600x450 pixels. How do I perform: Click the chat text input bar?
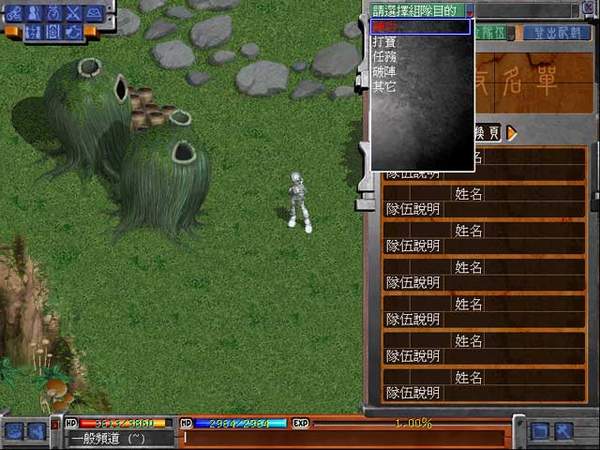click(340, 437)
